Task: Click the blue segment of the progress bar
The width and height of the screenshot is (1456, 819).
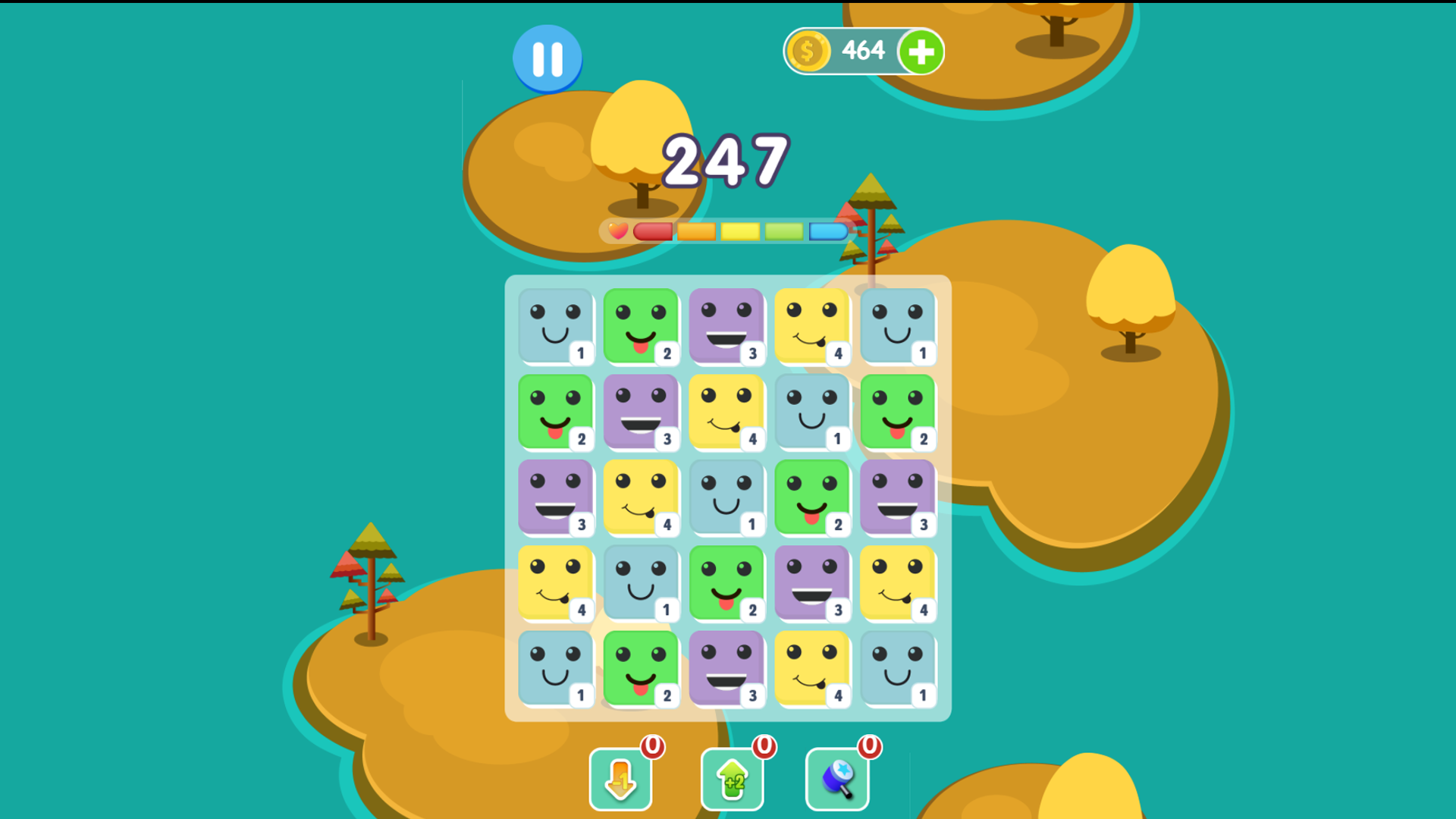Action: pyautogui.click(x=828, y=232)
